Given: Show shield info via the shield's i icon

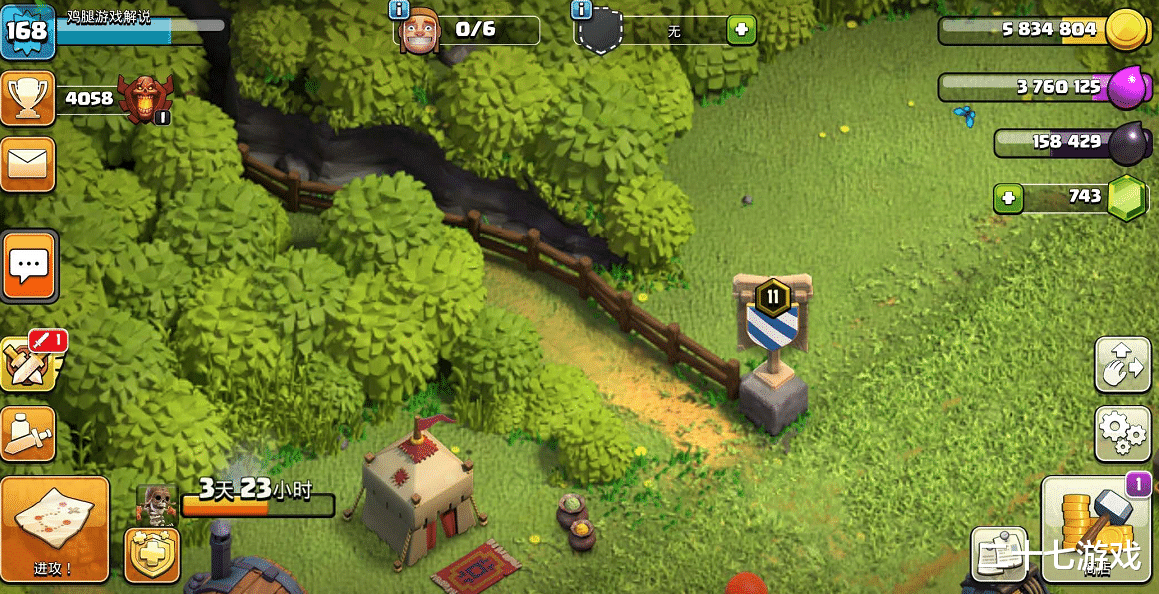Looking at the screenshot, I should 581,10.
